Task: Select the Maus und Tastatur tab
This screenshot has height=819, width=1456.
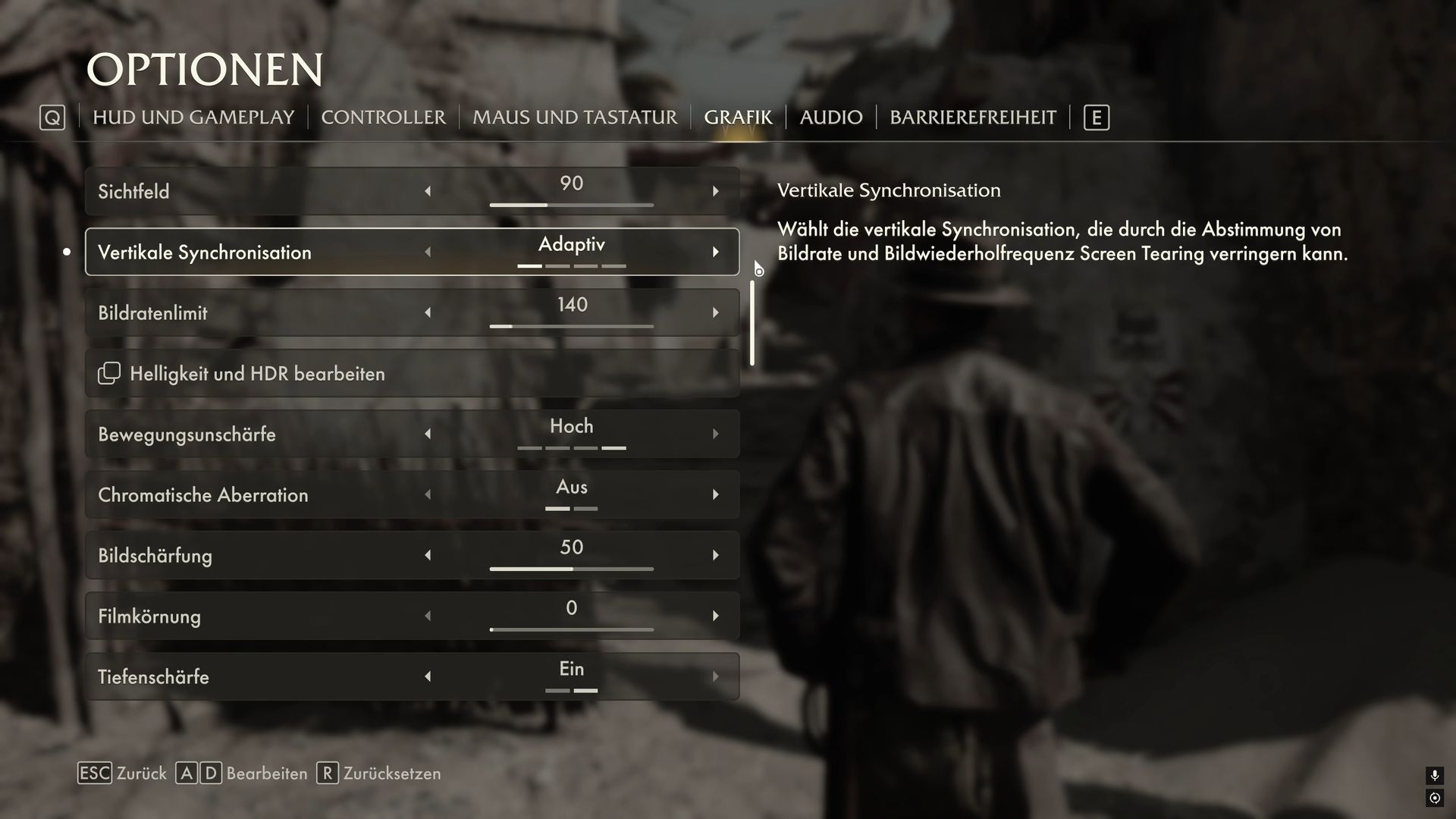Action: [575, 118]
